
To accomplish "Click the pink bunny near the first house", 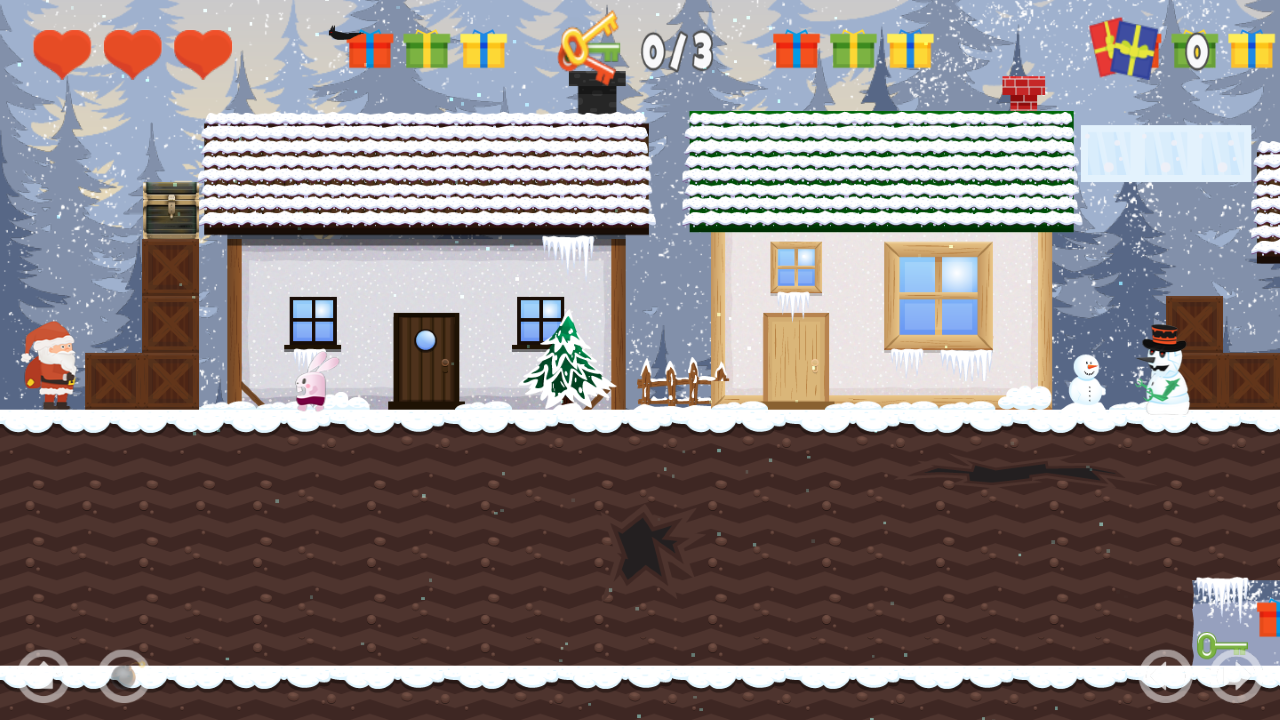I will click(x=312, y=385).
